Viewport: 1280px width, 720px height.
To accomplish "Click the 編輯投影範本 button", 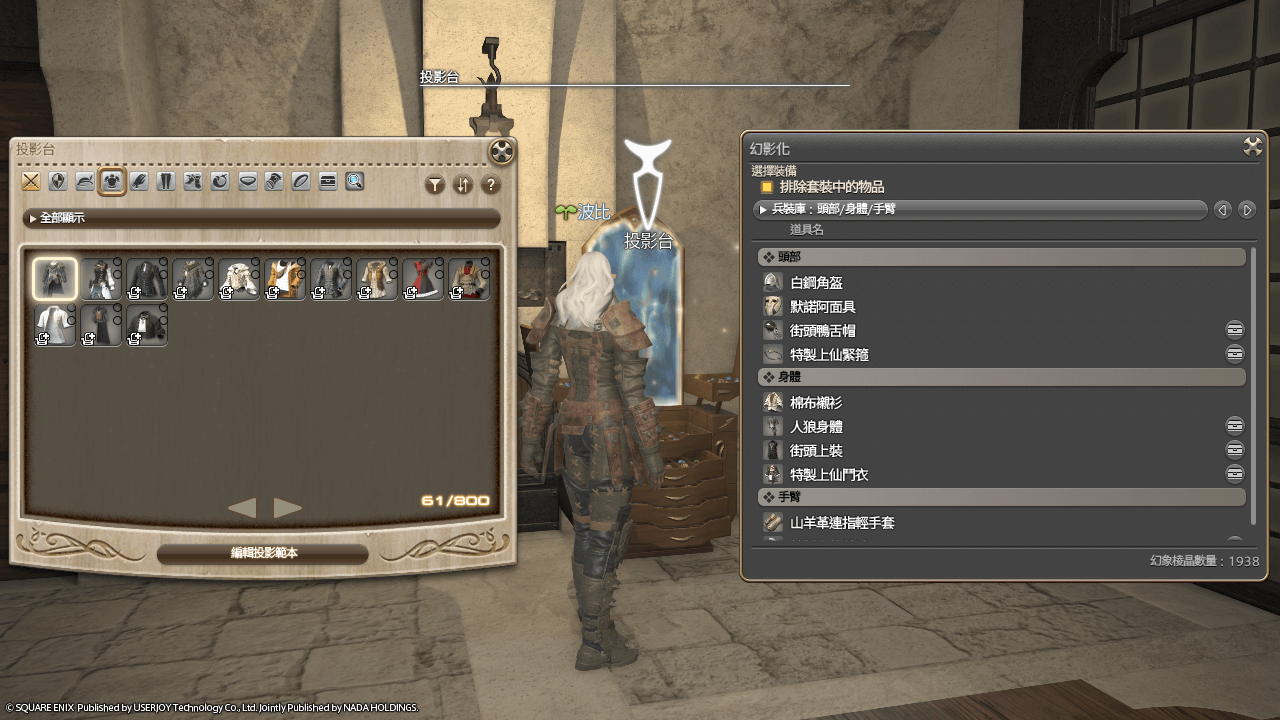I will (263, 553).
